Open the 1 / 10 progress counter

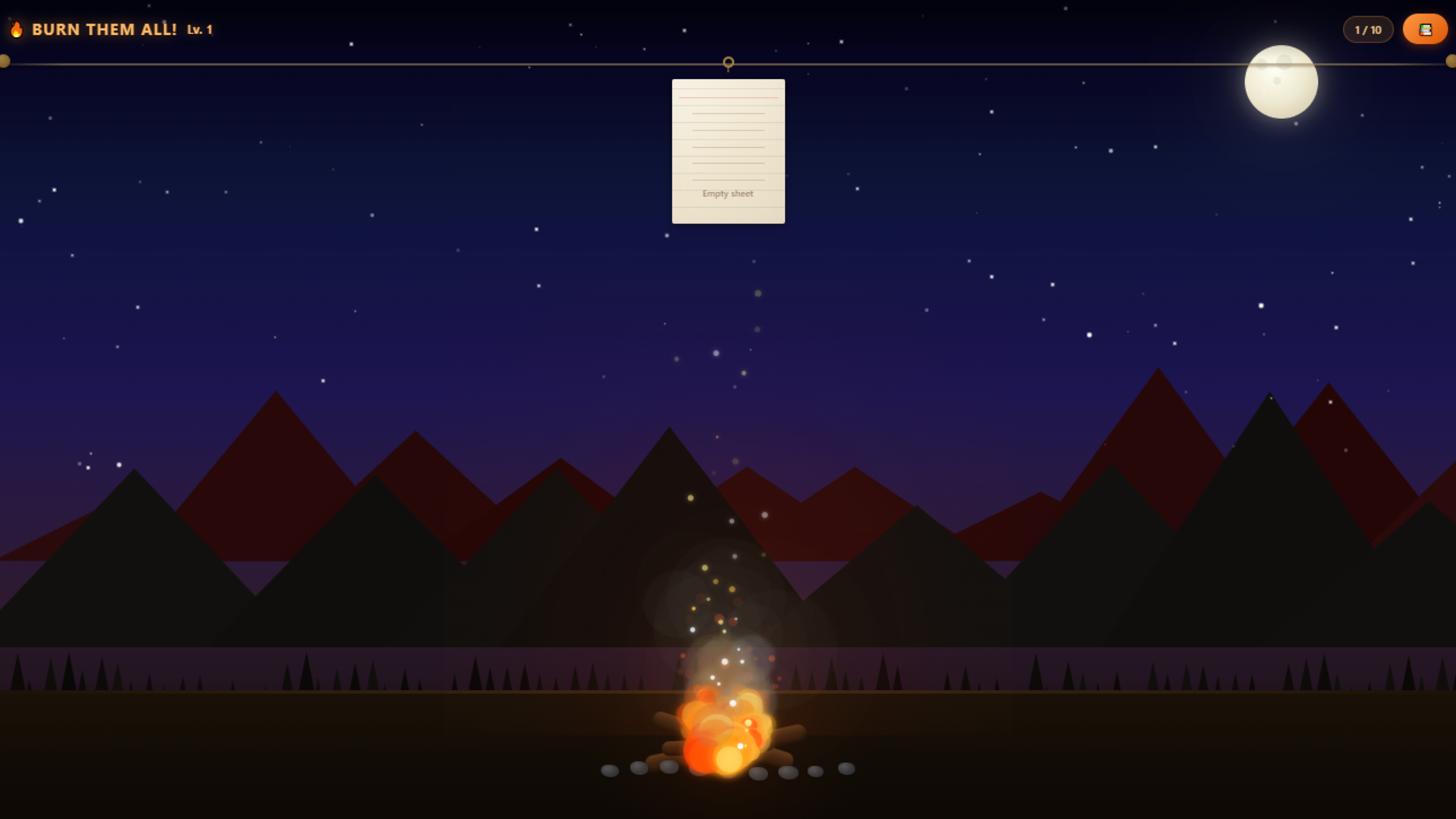point(1368,30)
